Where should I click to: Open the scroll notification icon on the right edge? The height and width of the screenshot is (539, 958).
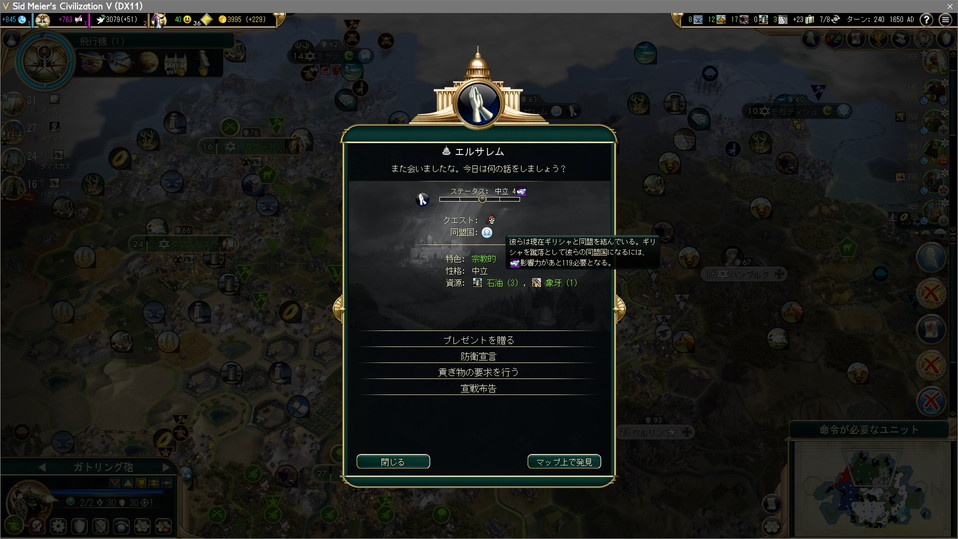tap(931, 328)
